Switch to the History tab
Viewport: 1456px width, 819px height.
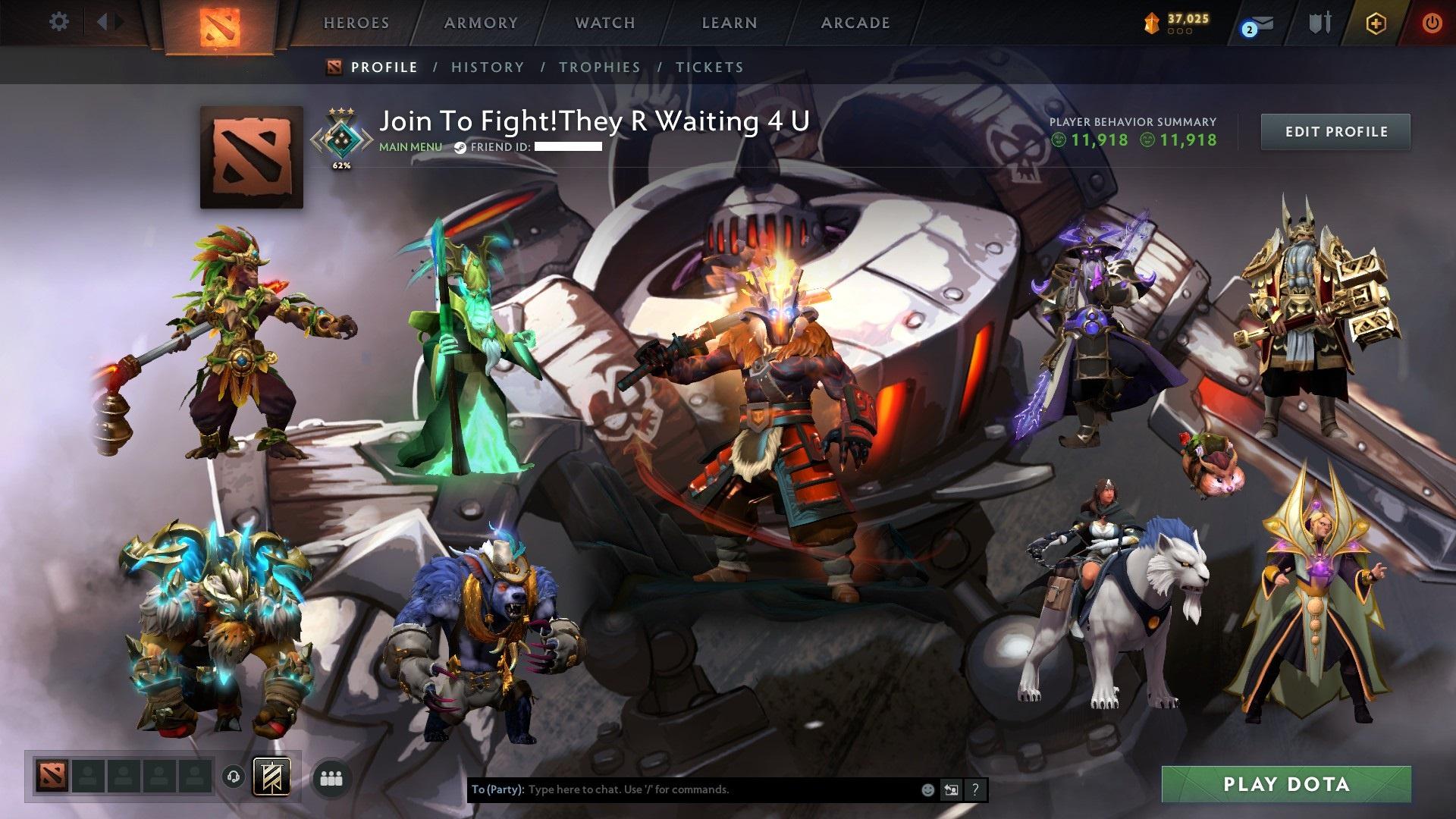[x=488, y=67]
